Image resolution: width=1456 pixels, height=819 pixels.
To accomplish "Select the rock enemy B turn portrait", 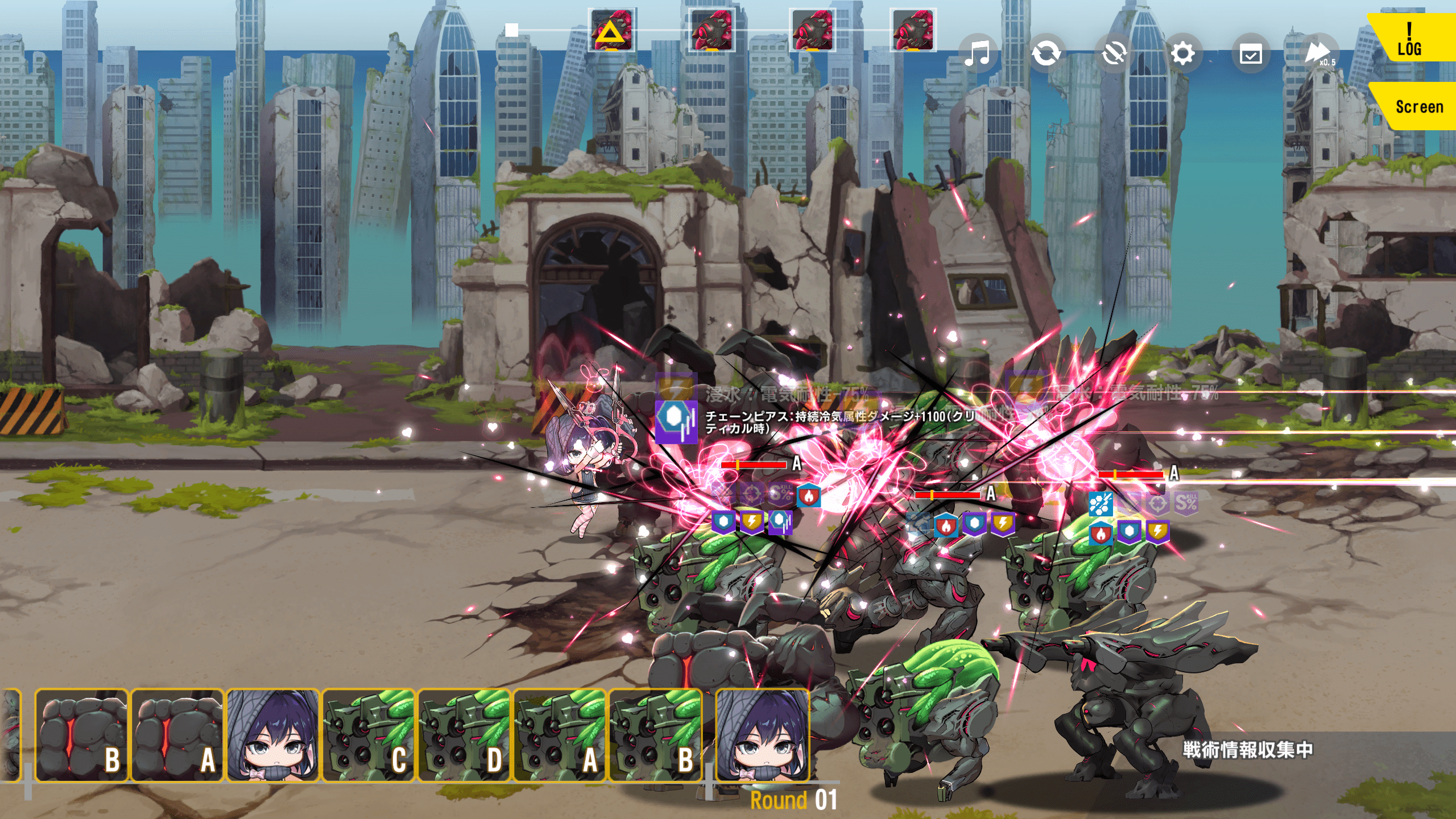I will coord(81,735).
